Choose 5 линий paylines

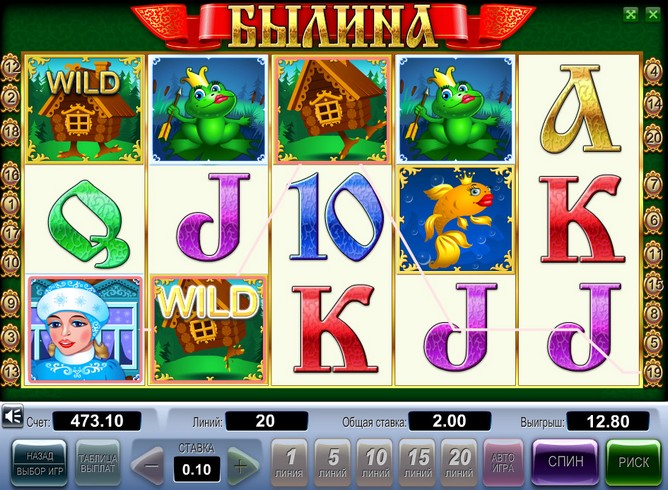pyautogui.click(x=332, y=463)
